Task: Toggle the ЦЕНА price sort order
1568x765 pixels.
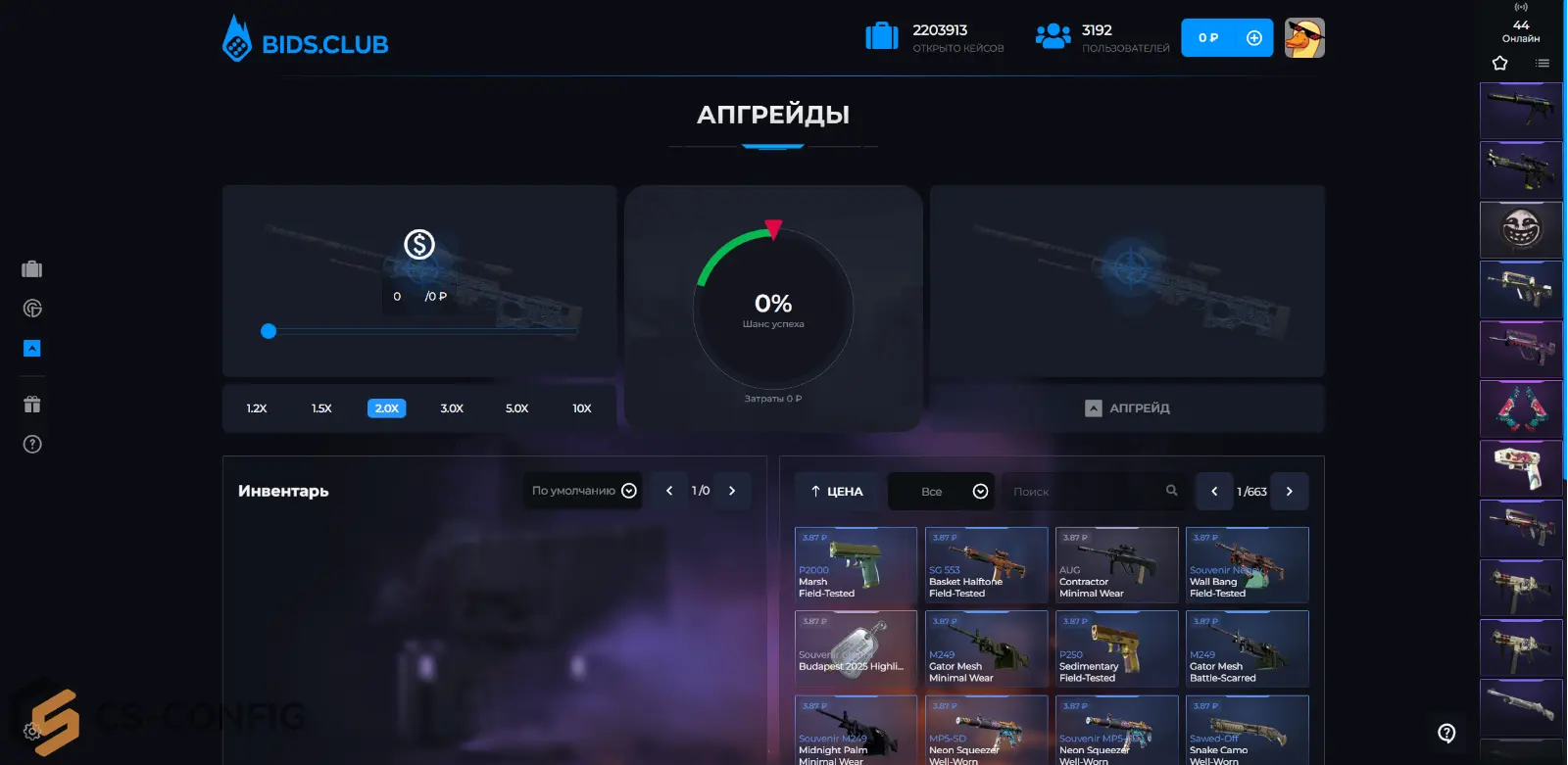Action: click(x=836, y=492)
